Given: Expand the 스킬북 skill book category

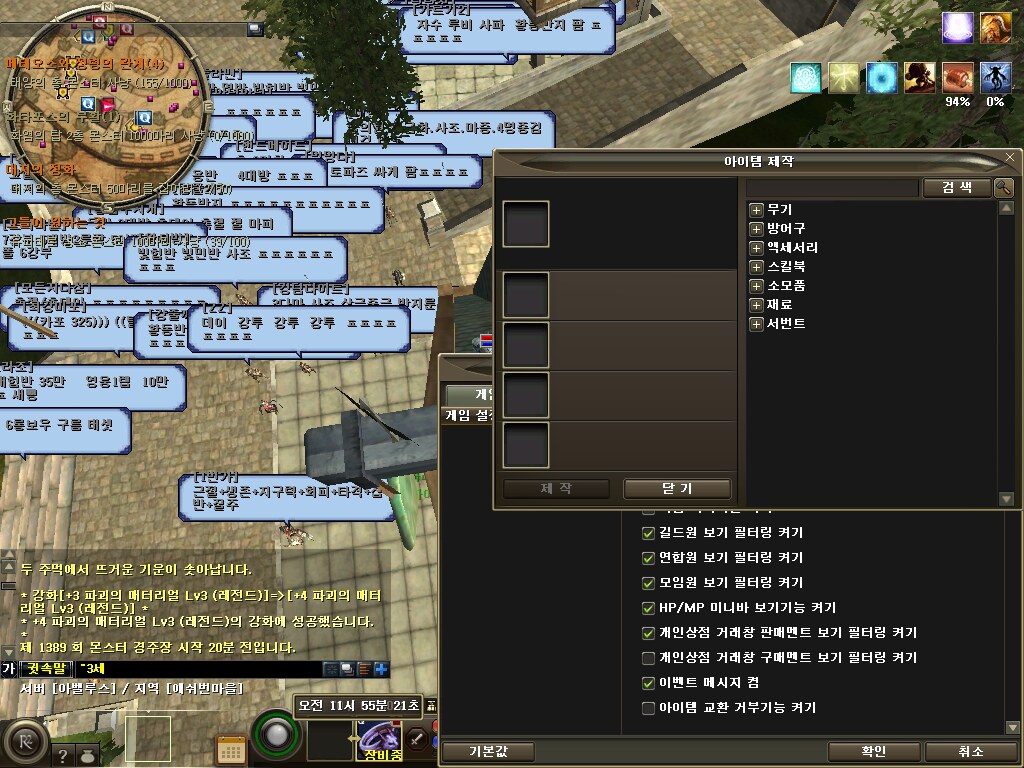Looking at the screenshot, I should [756, 267].
